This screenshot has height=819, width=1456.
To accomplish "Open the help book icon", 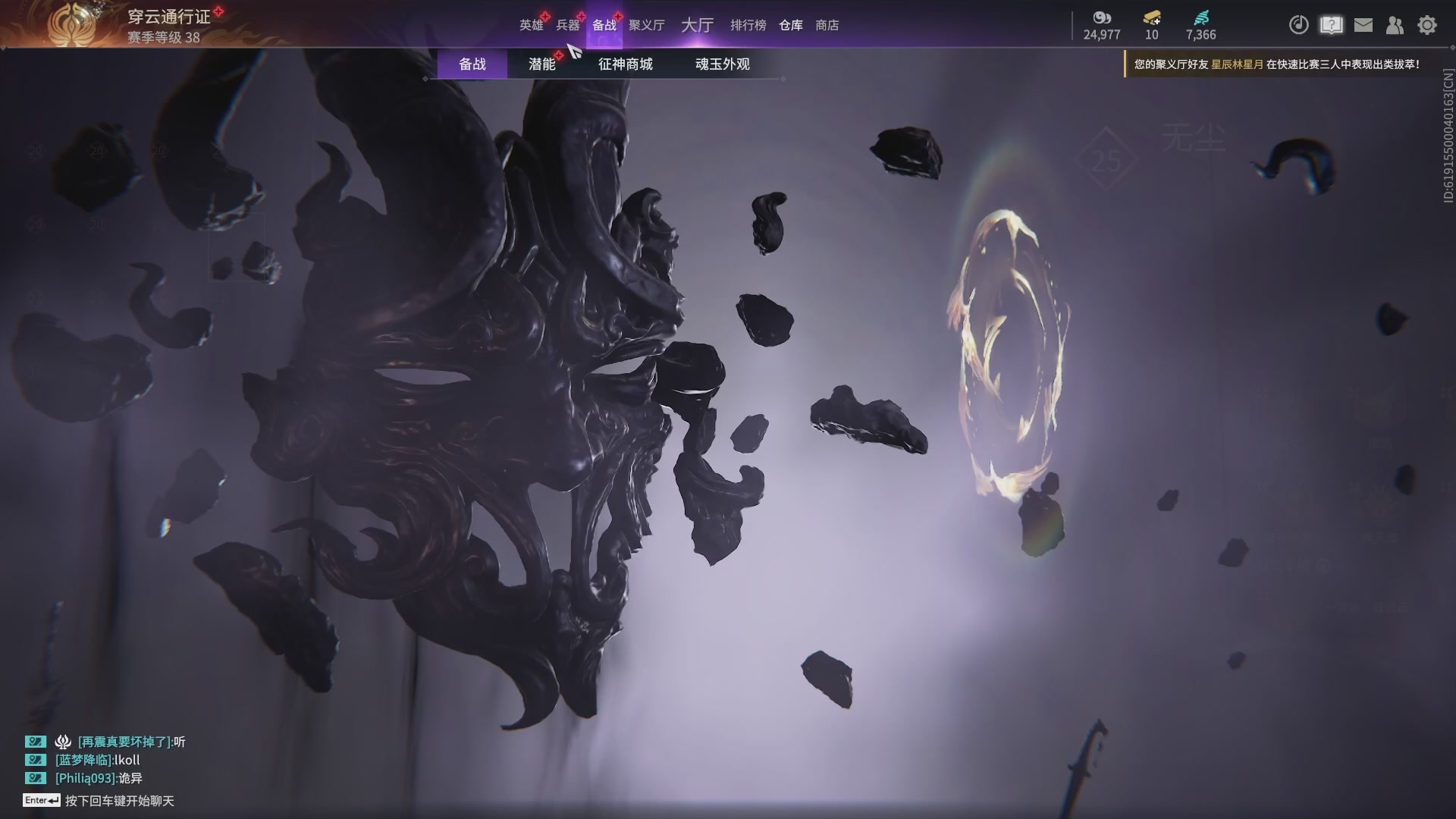I will point(1331,25).
